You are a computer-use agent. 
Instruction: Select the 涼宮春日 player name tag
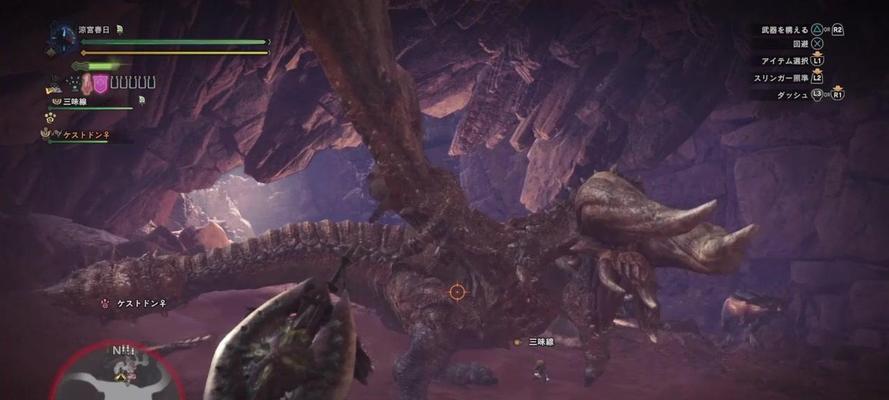(x=95, y=29)
